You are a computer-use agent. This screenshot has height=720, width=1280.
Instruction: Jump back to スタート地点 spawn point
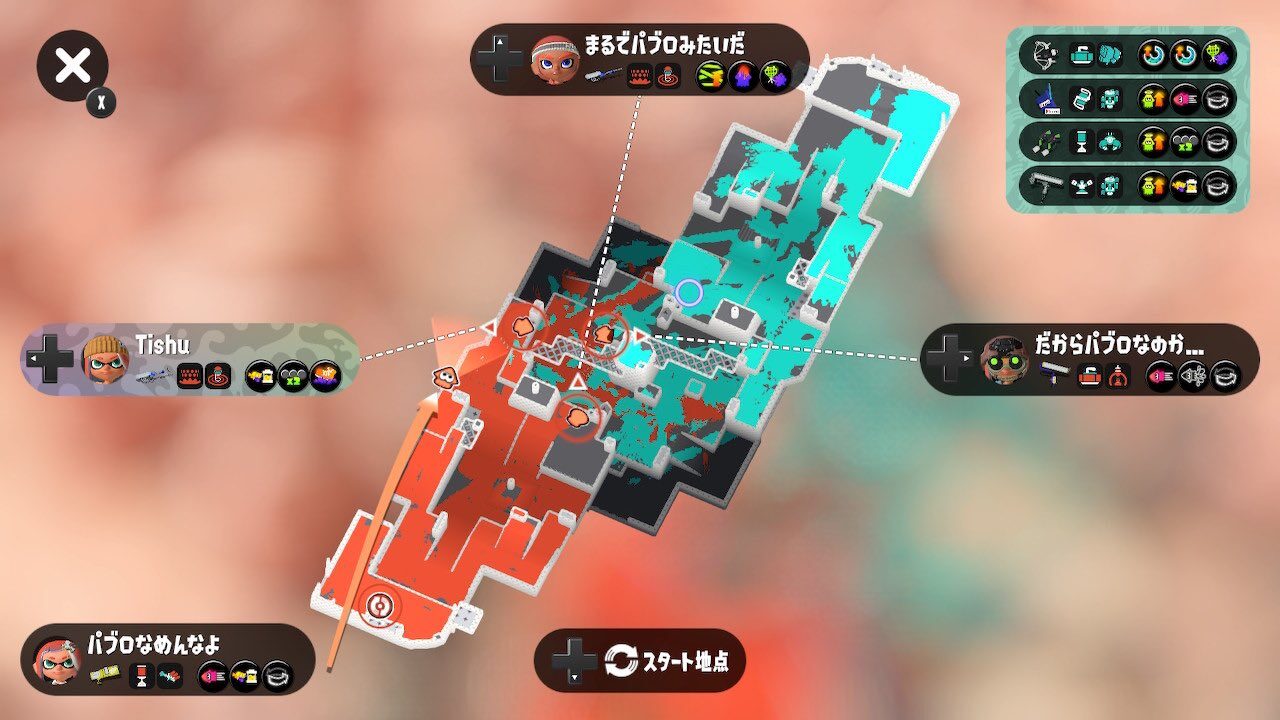(x=640, y=660)
